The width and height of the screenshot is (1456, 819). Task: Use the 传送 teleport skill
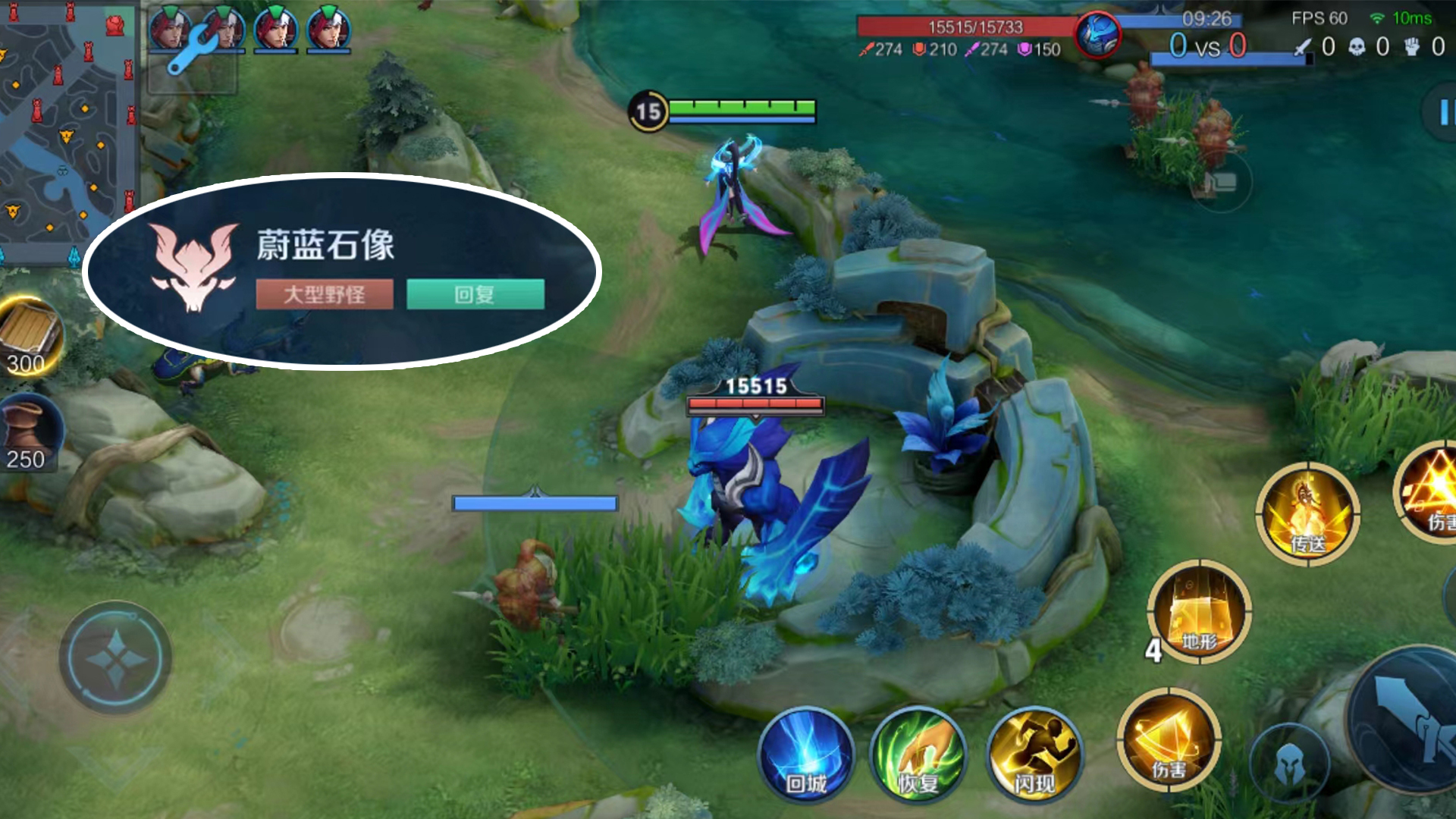(1307, 513)
